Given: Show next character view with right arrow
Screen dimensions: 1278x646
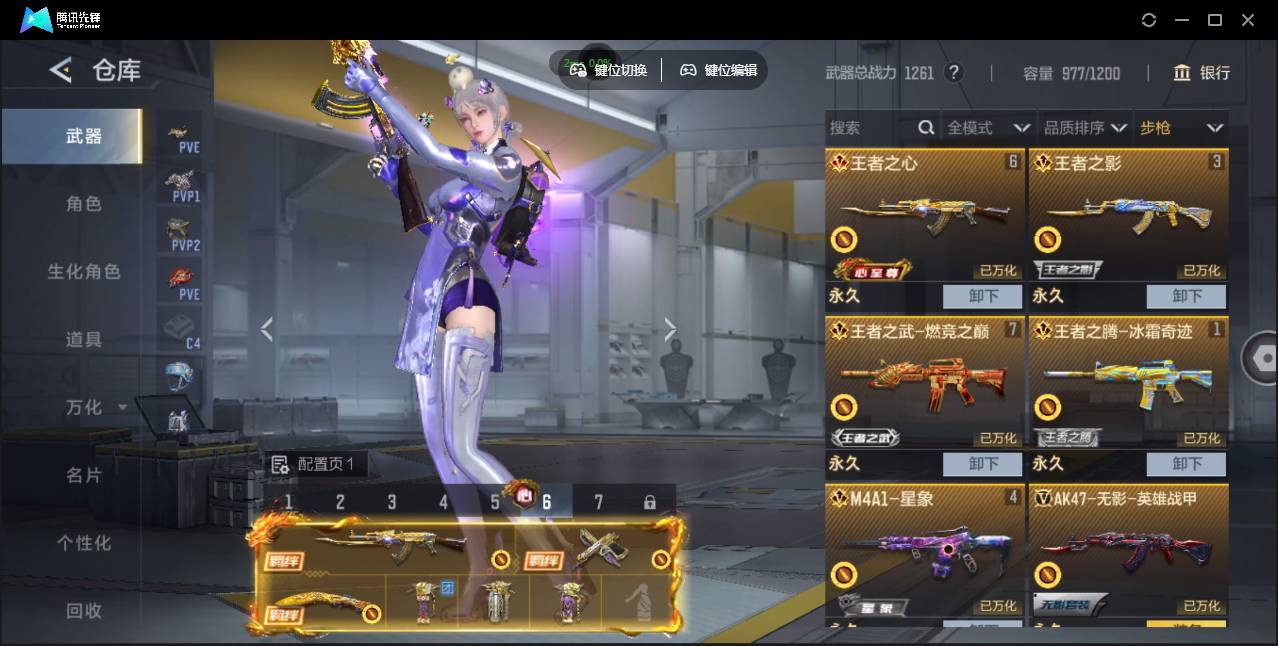Looking at the screenshot, I should (x=670, y=329).
